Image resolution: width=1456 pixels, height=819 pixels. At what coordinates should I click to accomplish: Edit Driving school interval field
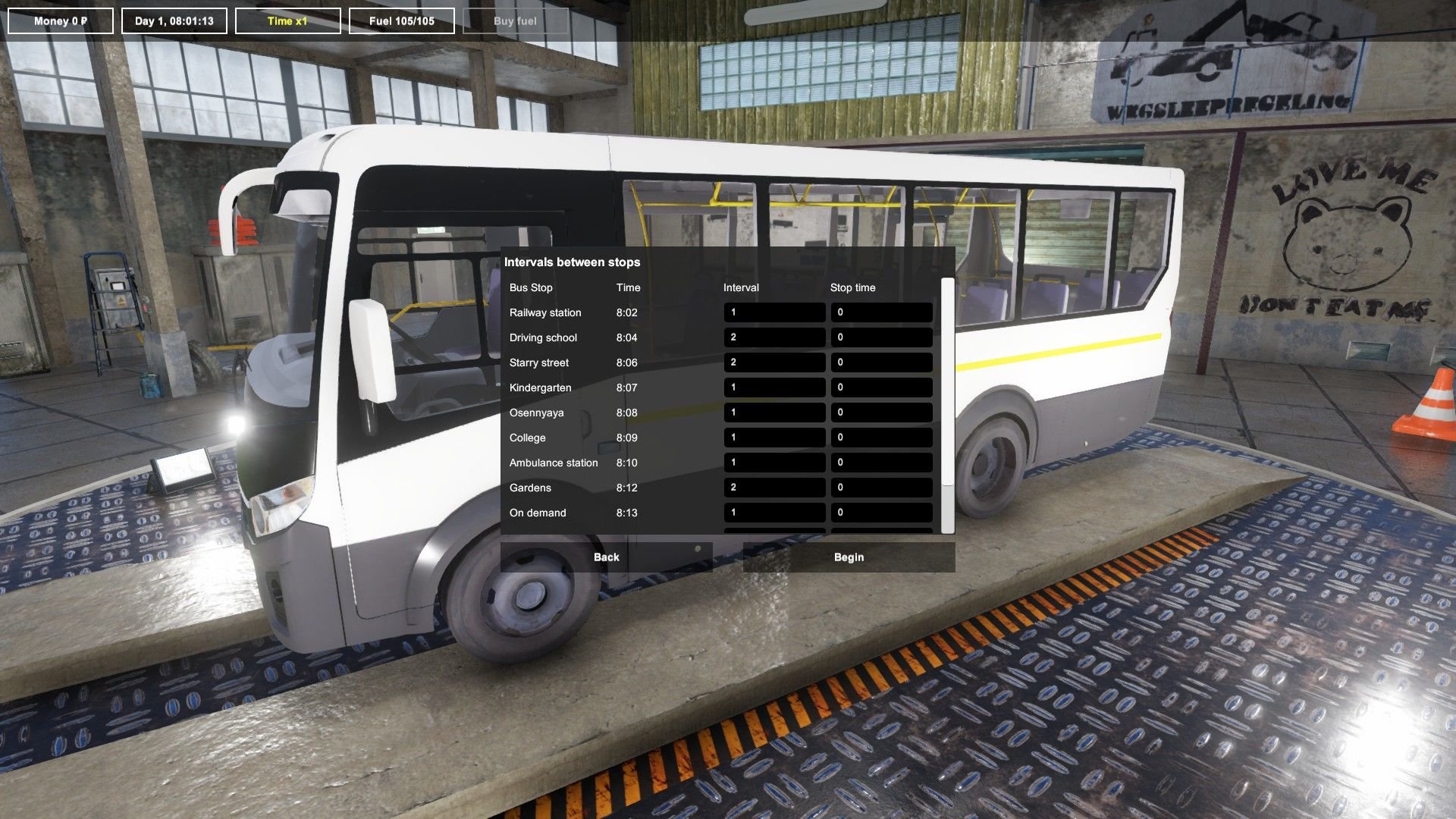pyautogui.click(x=774, y=337)
